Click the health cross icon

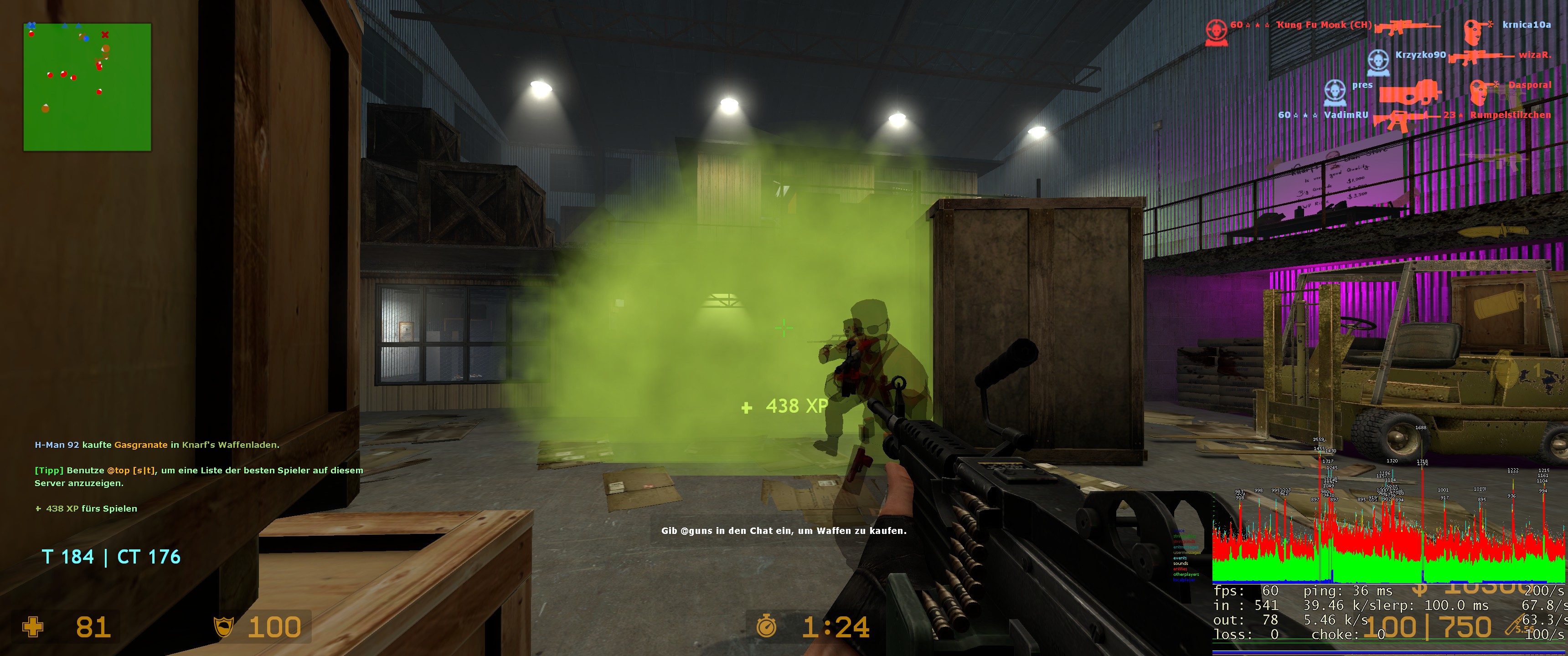[33, 627]
